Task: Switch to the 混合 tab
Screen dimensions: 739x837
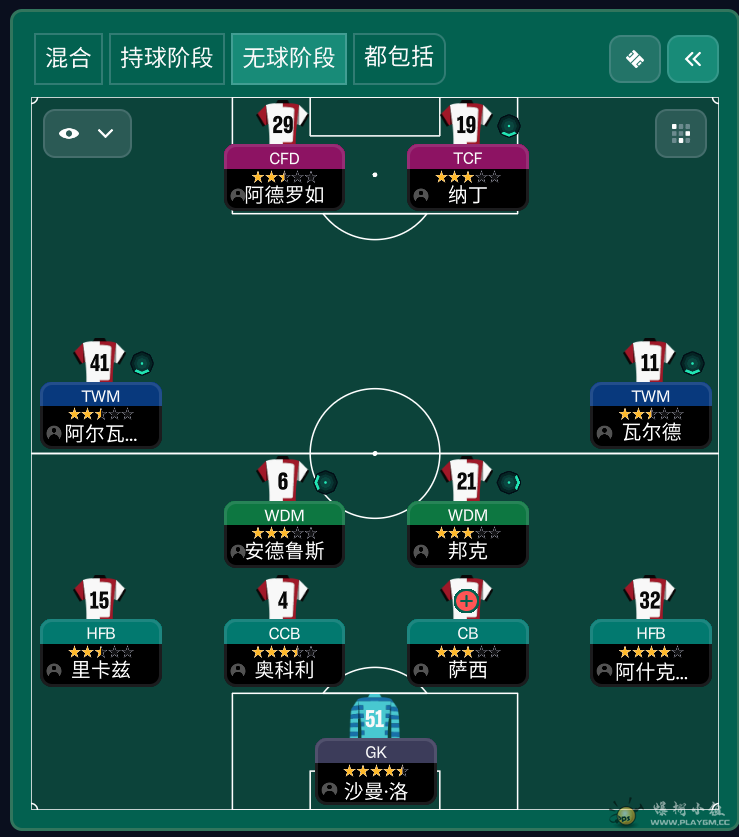Action: point(68,58)
